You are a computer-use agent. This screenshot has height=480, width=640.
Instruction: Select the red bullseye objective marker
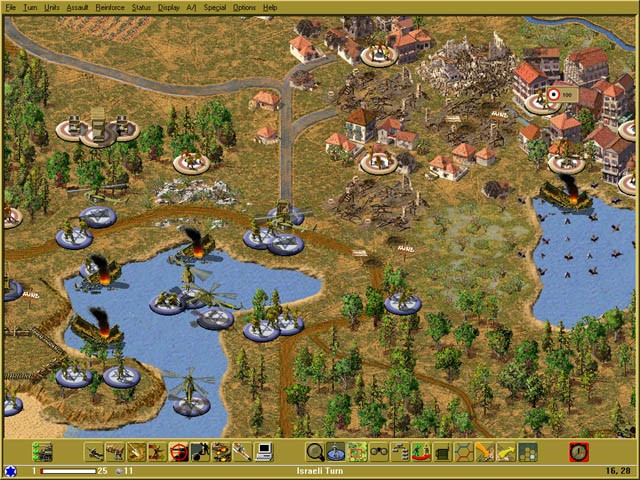tap(553, 95)
